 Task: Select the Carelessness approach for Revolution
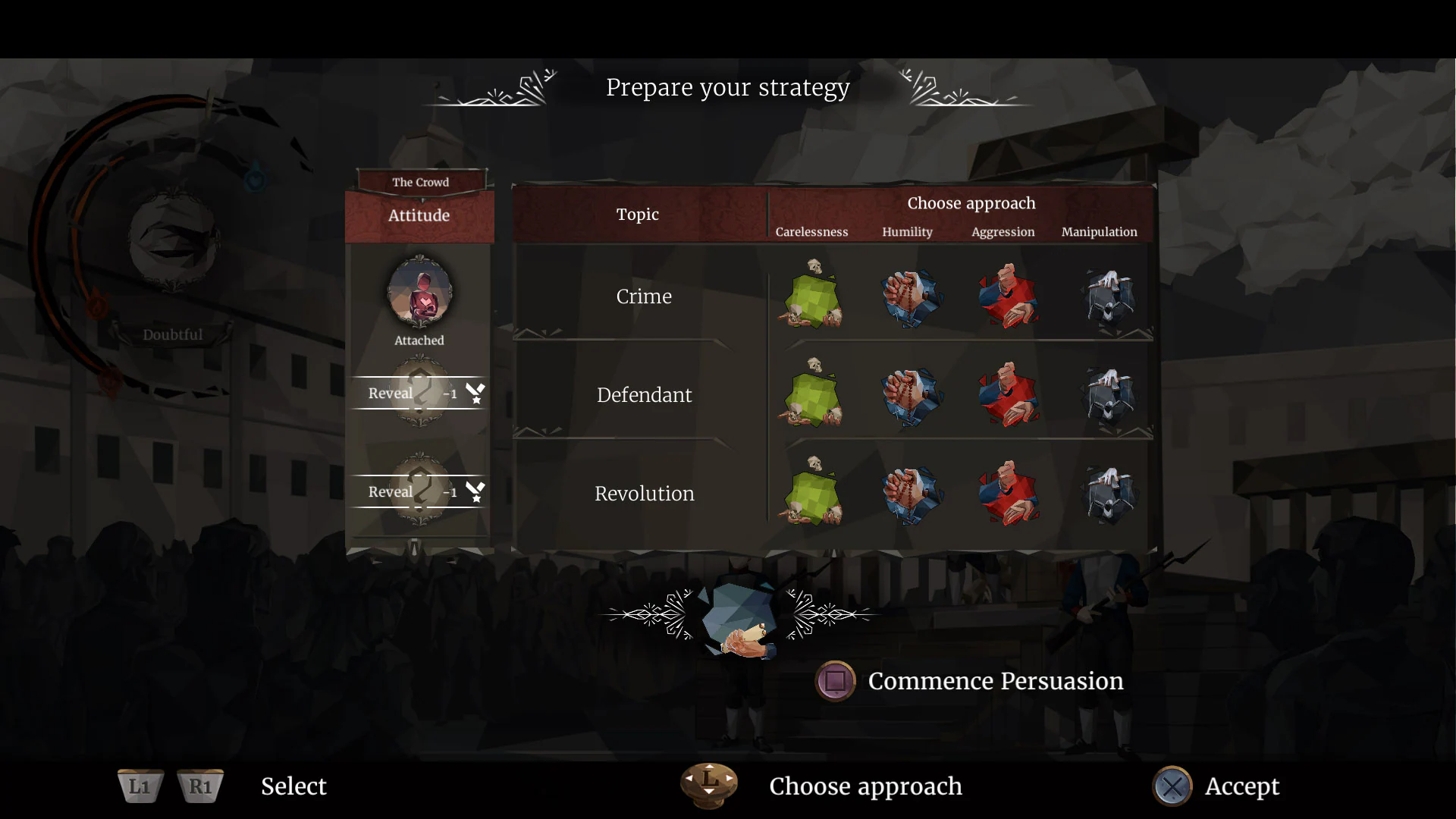[x=812, y=493]
